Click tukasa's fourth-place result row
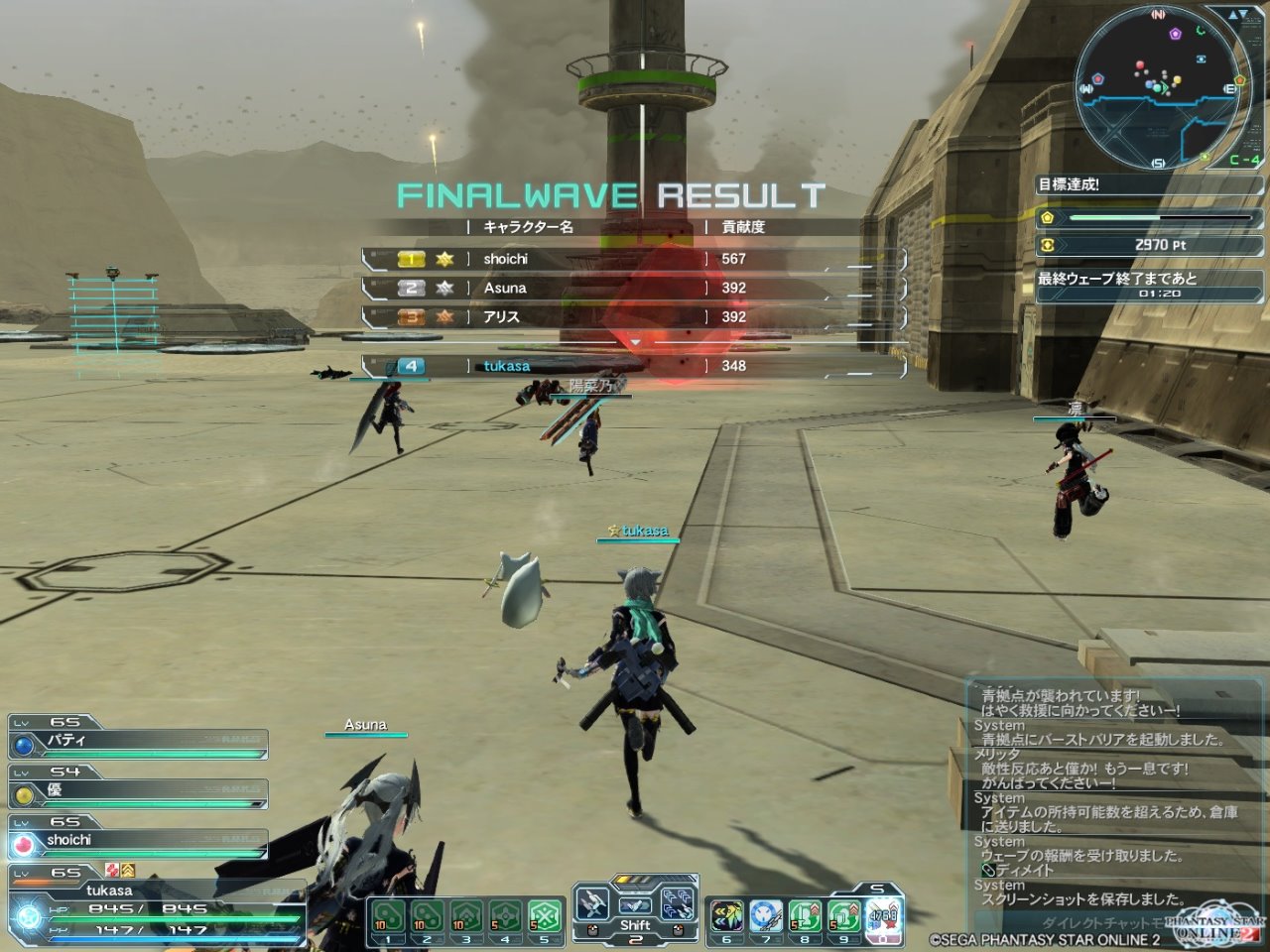 click(633, 366)
